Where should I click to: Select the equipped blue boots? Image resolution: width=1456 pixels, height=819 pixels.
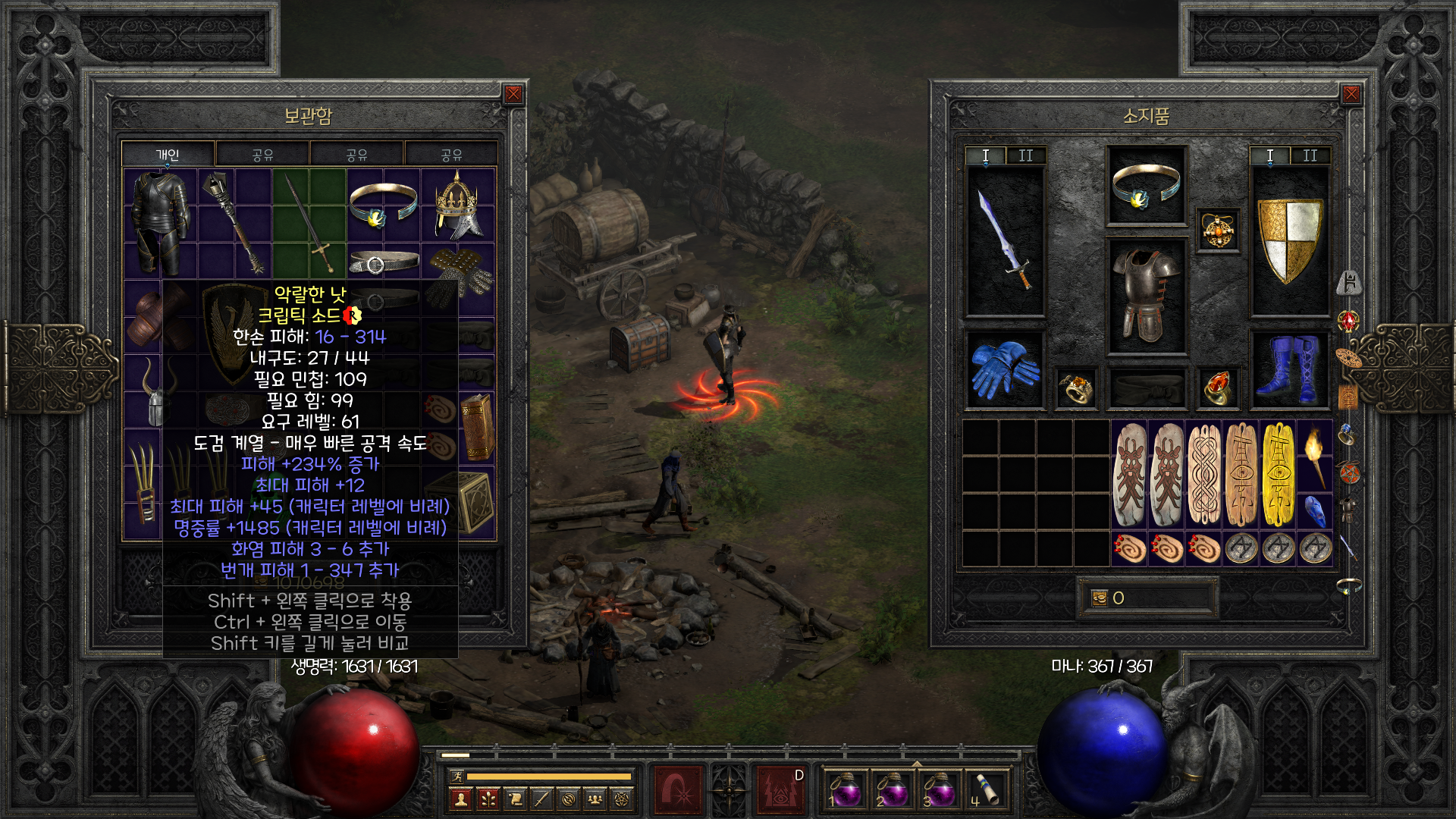[1289, 369]
